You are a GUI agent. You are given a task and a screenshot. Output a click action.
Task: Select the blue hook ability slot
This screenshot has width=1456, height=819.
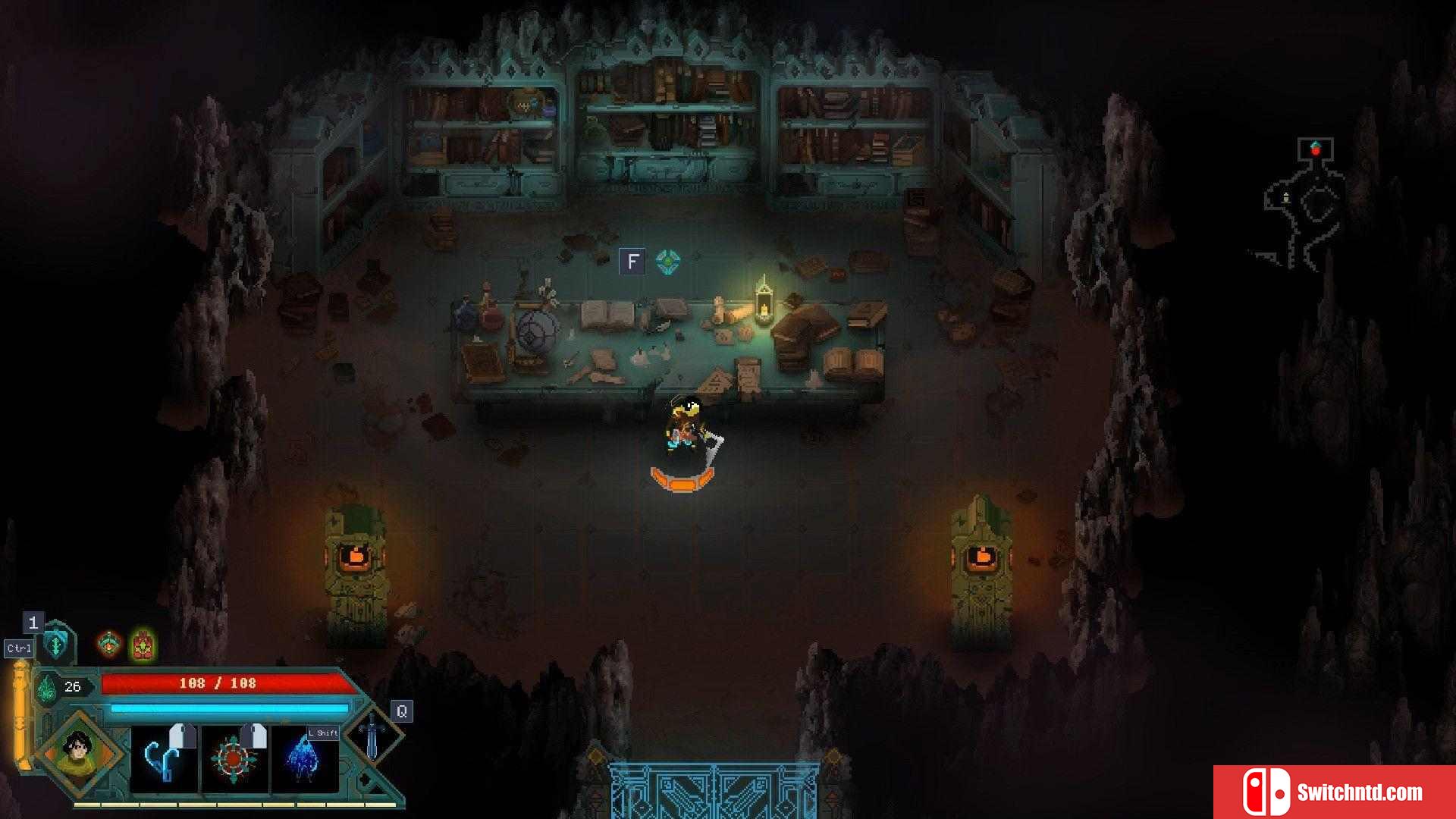(x=164, y=758)
